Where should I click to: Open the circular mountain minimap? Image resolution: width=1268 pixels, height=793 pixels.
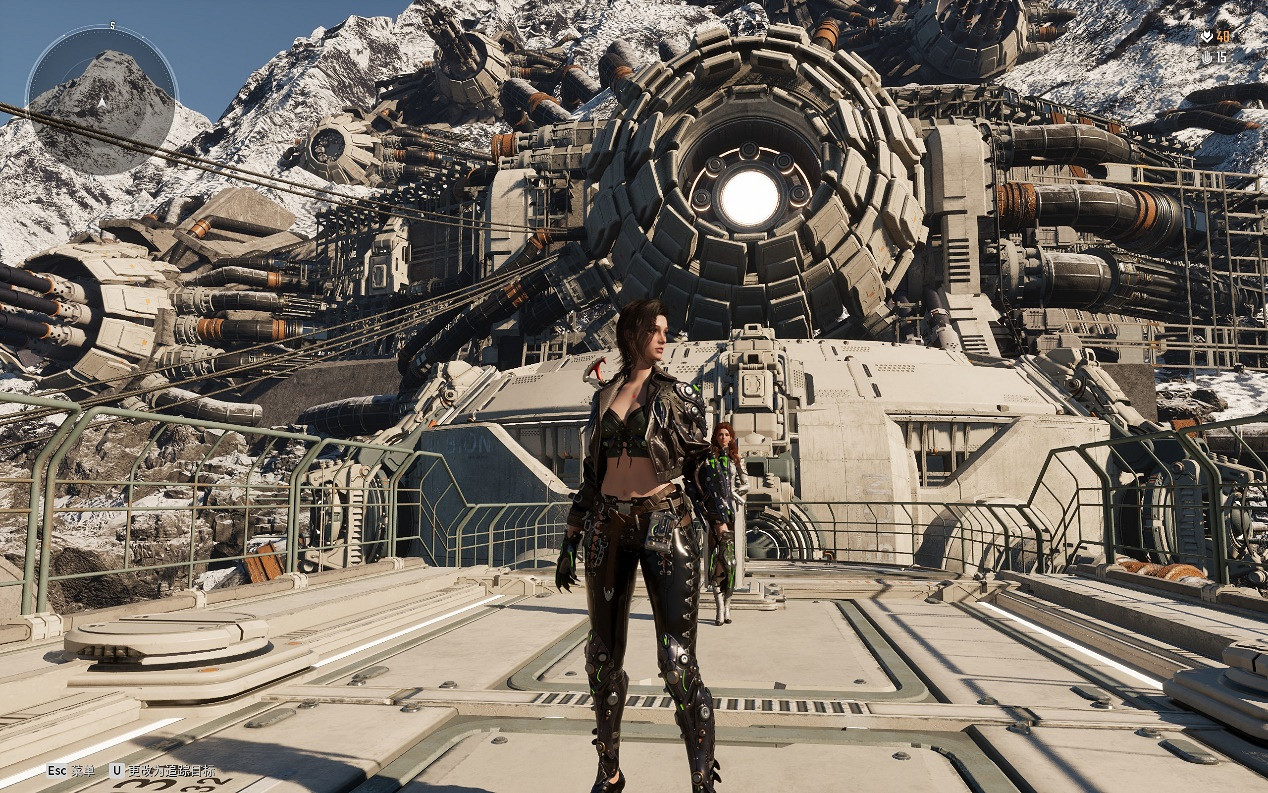[100, 100]
